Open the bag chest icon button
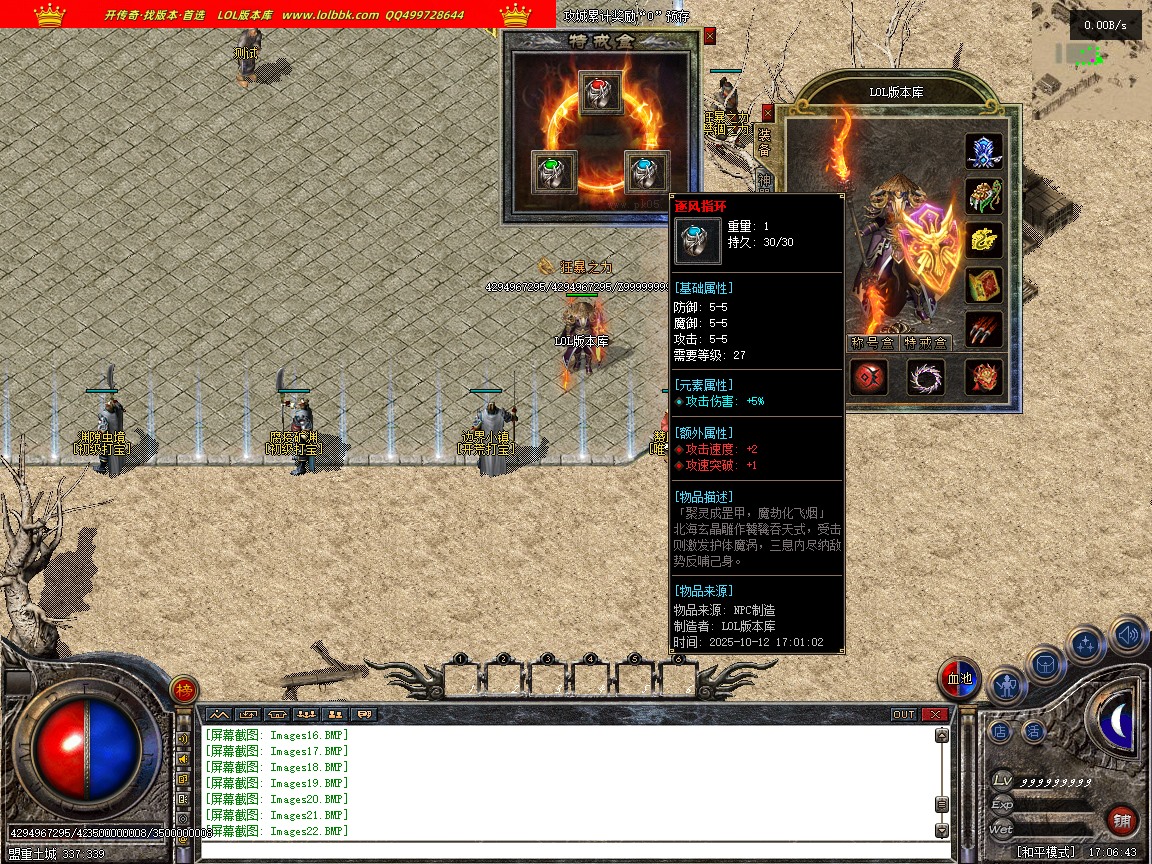Viewport: 1152px width, 864px height. click(x=1046, y=663)
